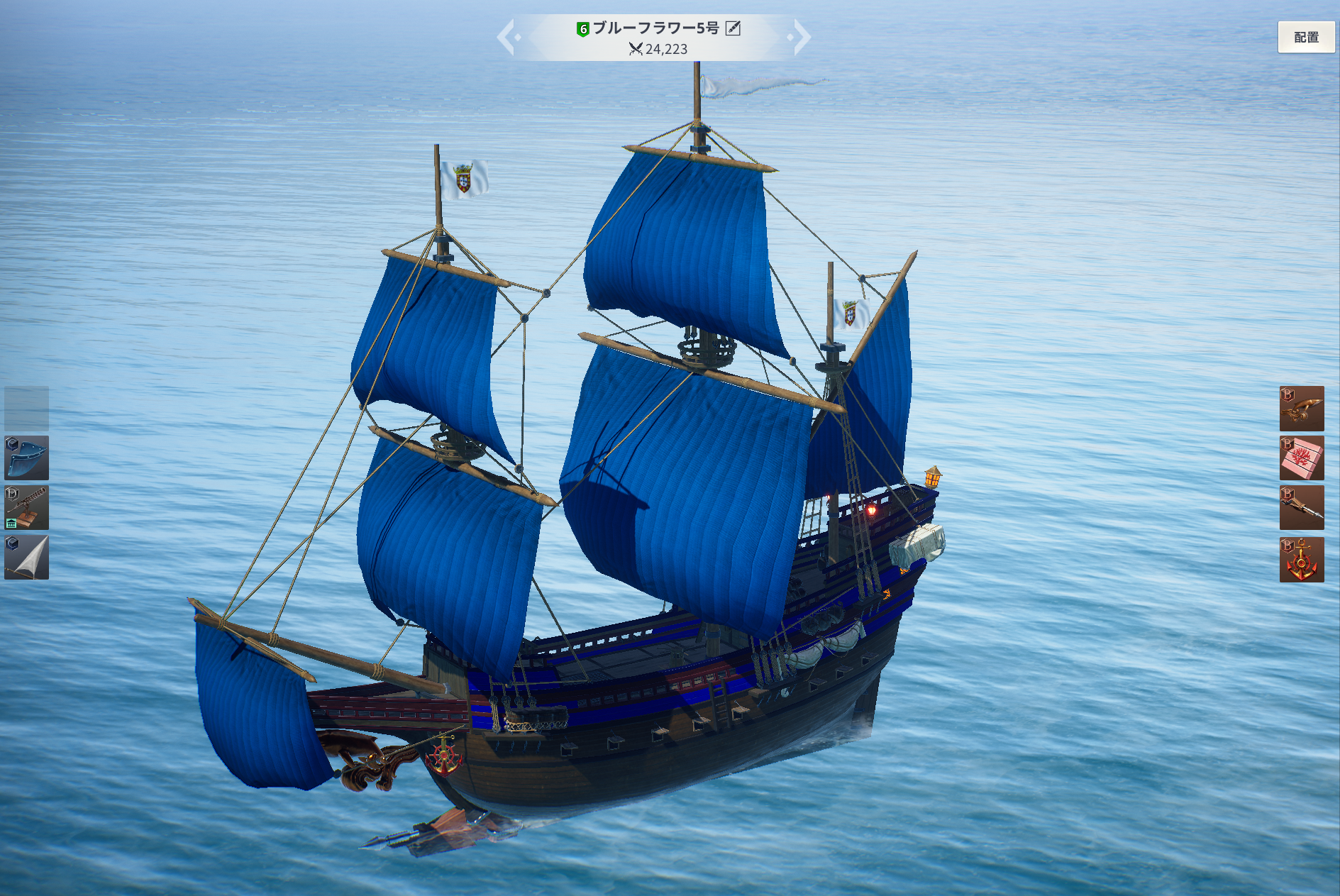Screen dimensions: 1340x896
Task: Switch to the previous ship with left arrow
Action: (506, 37)
